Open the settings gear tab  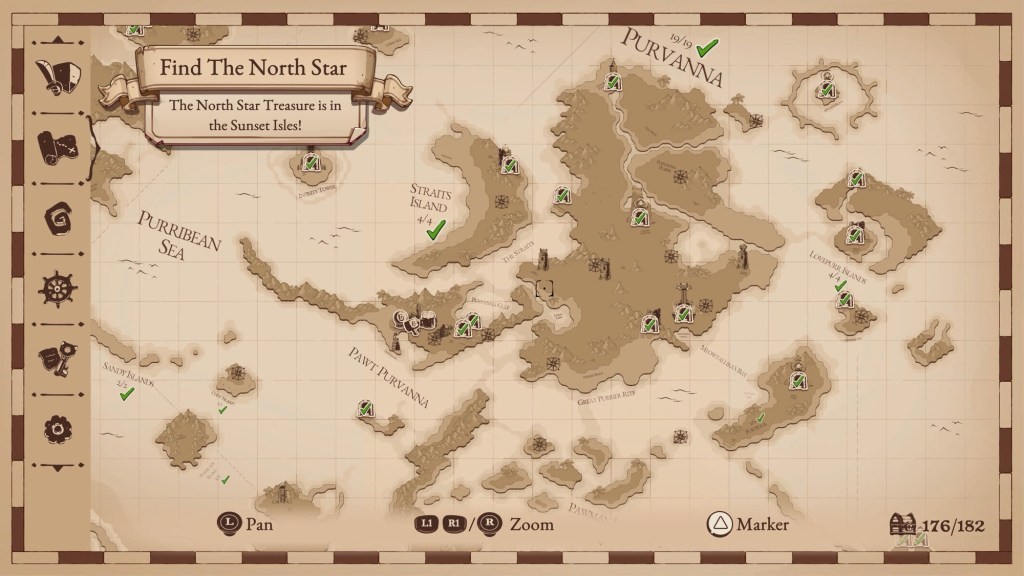tap(56, 430)
